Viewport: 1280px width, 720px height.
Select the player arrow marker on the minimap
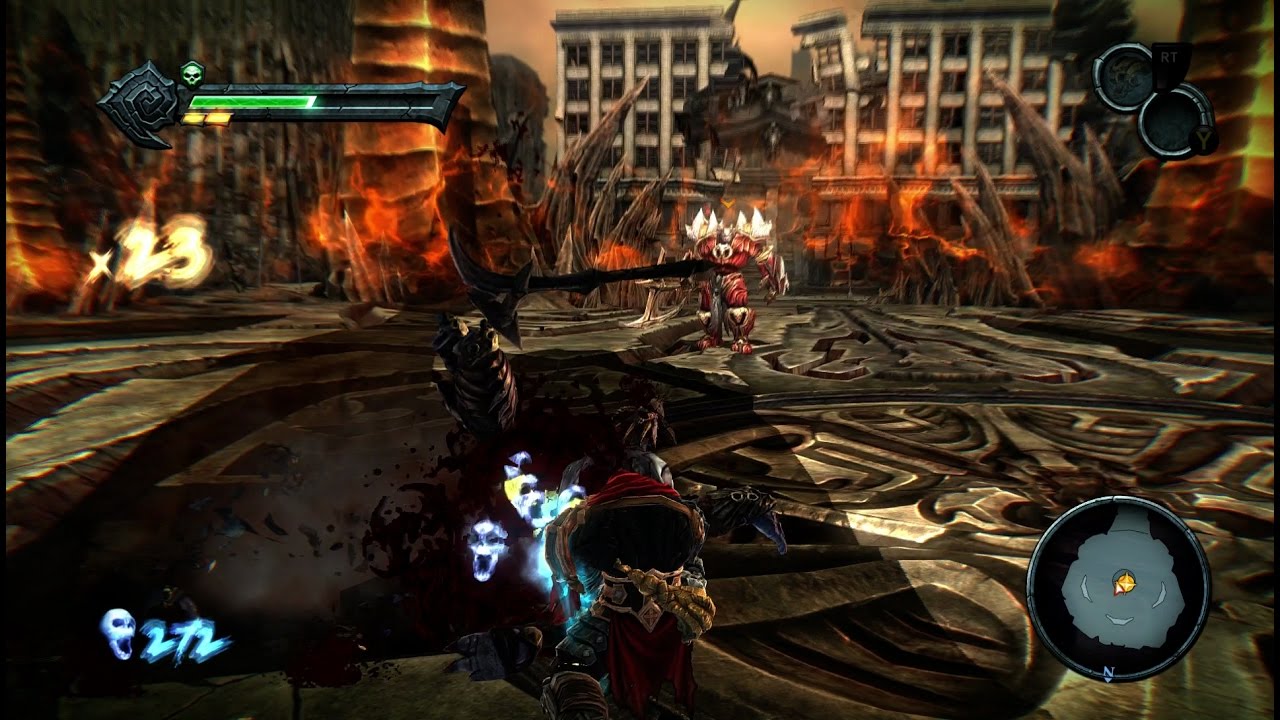[1126, 581]
